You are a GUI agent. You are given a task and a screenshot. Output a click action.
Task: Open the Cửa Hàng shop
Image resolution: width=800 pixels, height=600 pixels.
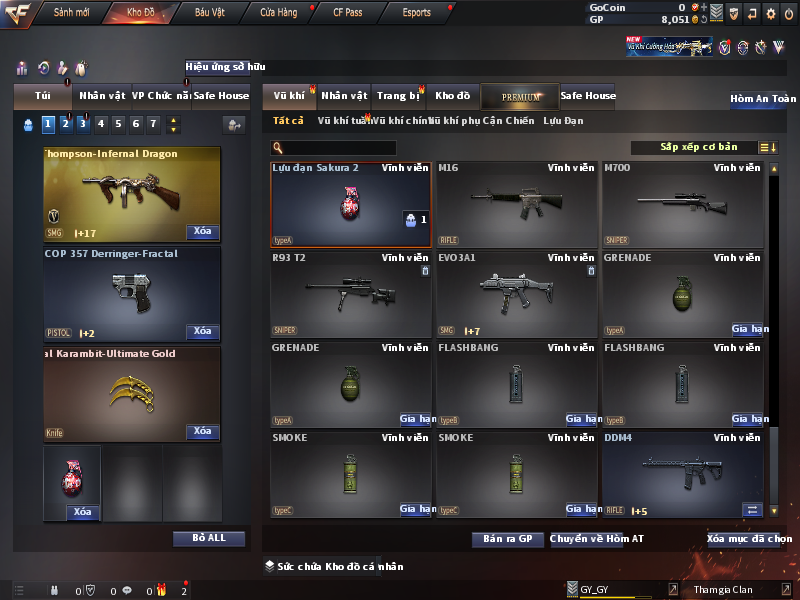[x=278, y=13]
